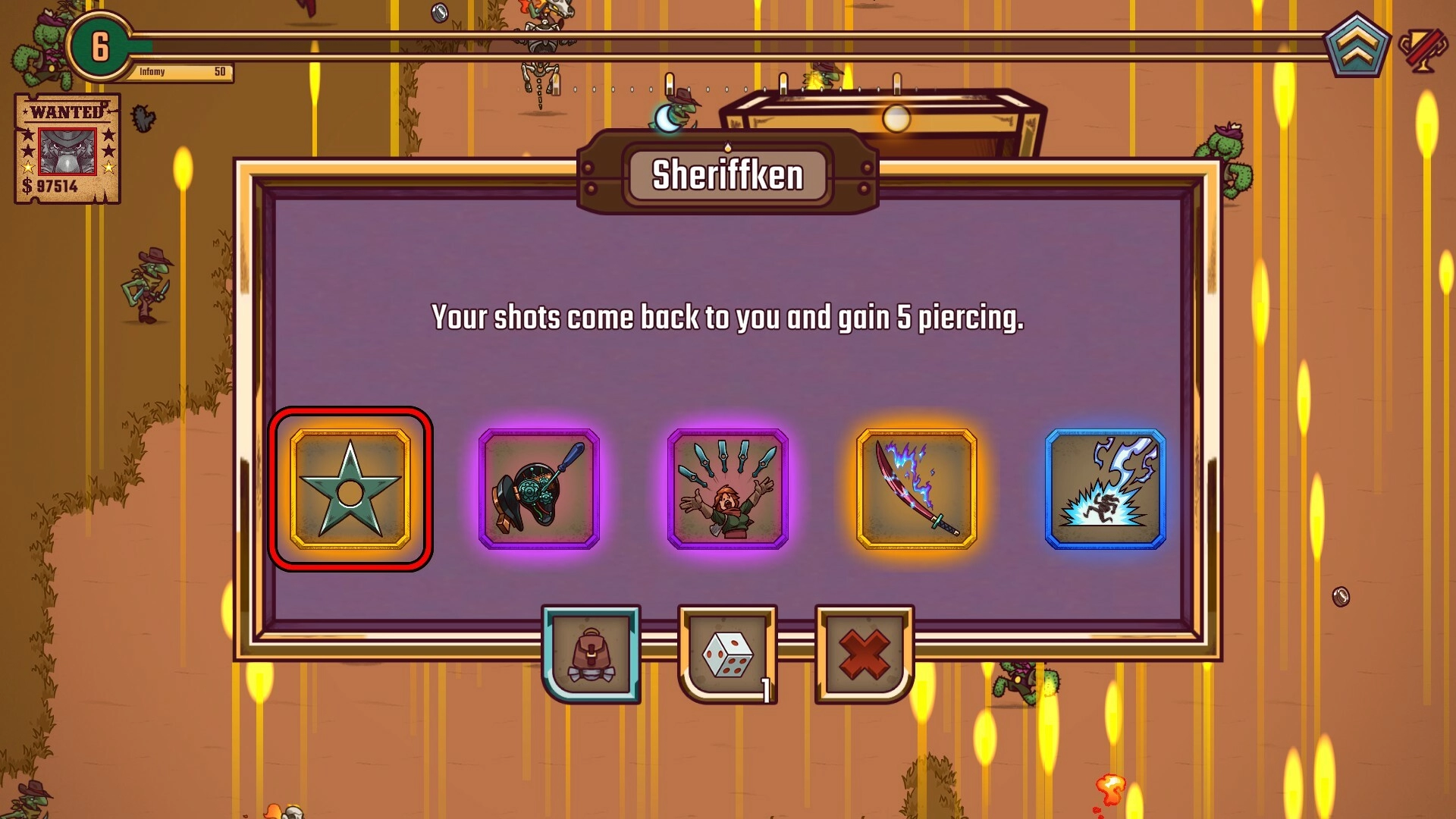Choose the skull mask with mace upgrade
Screen dimensions: 1456x819
[x=539, y=489]
